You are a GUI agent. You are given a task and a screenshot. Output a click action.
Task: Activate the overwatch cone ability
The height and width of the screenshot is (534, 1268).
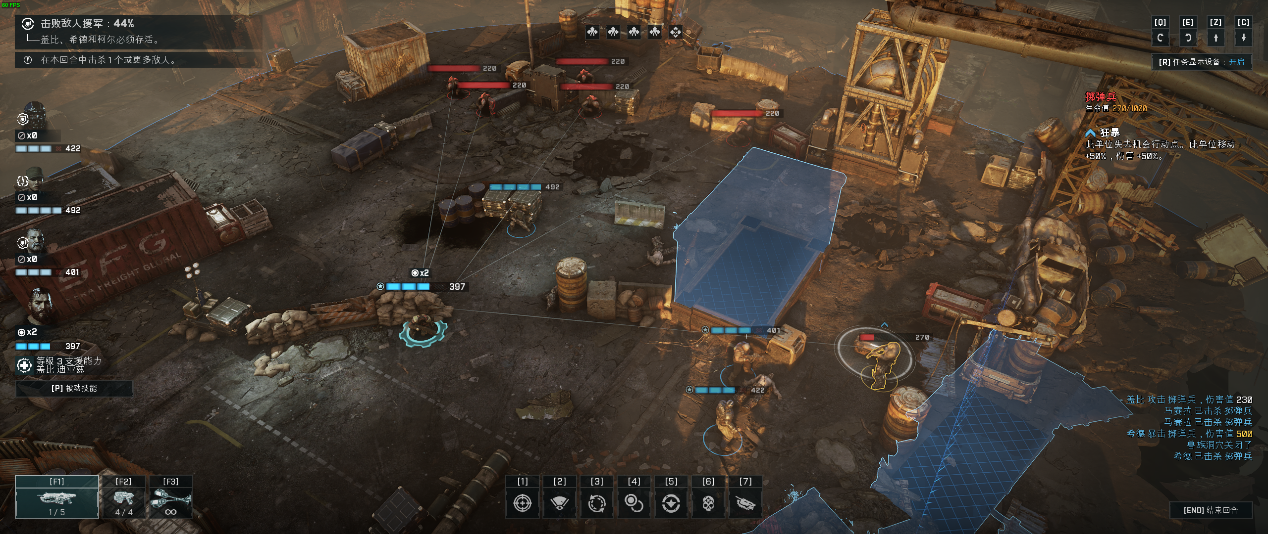(x=558, y=503)
